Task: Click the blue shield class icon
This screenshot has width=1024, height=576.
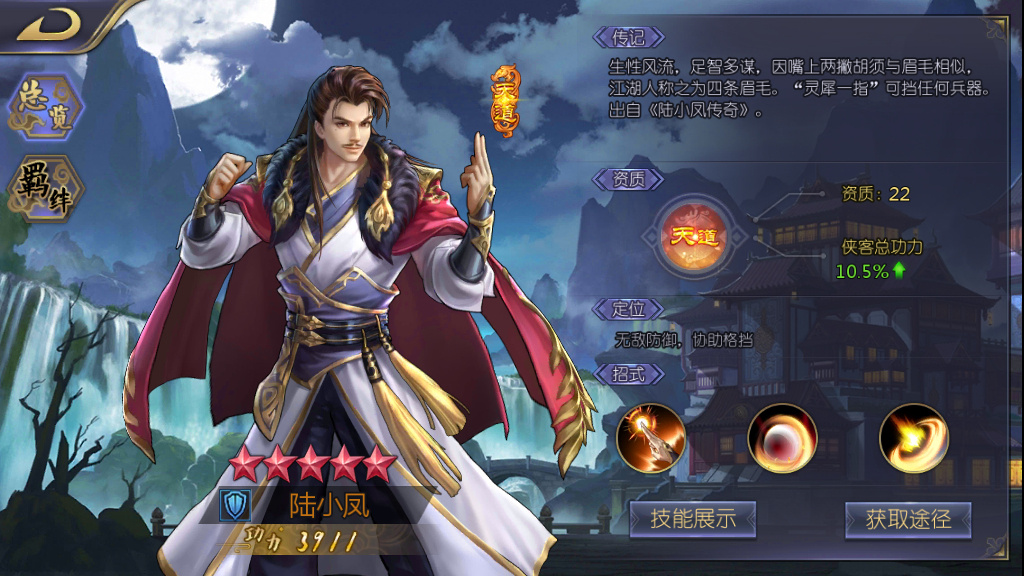Action: (235, 505)
